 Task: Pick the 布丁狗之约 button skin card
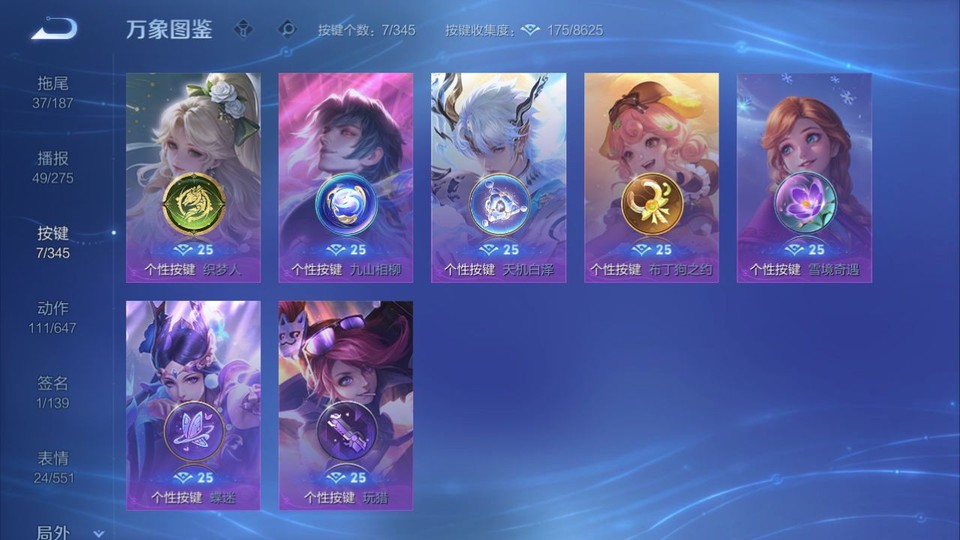[x=651, y=177]
